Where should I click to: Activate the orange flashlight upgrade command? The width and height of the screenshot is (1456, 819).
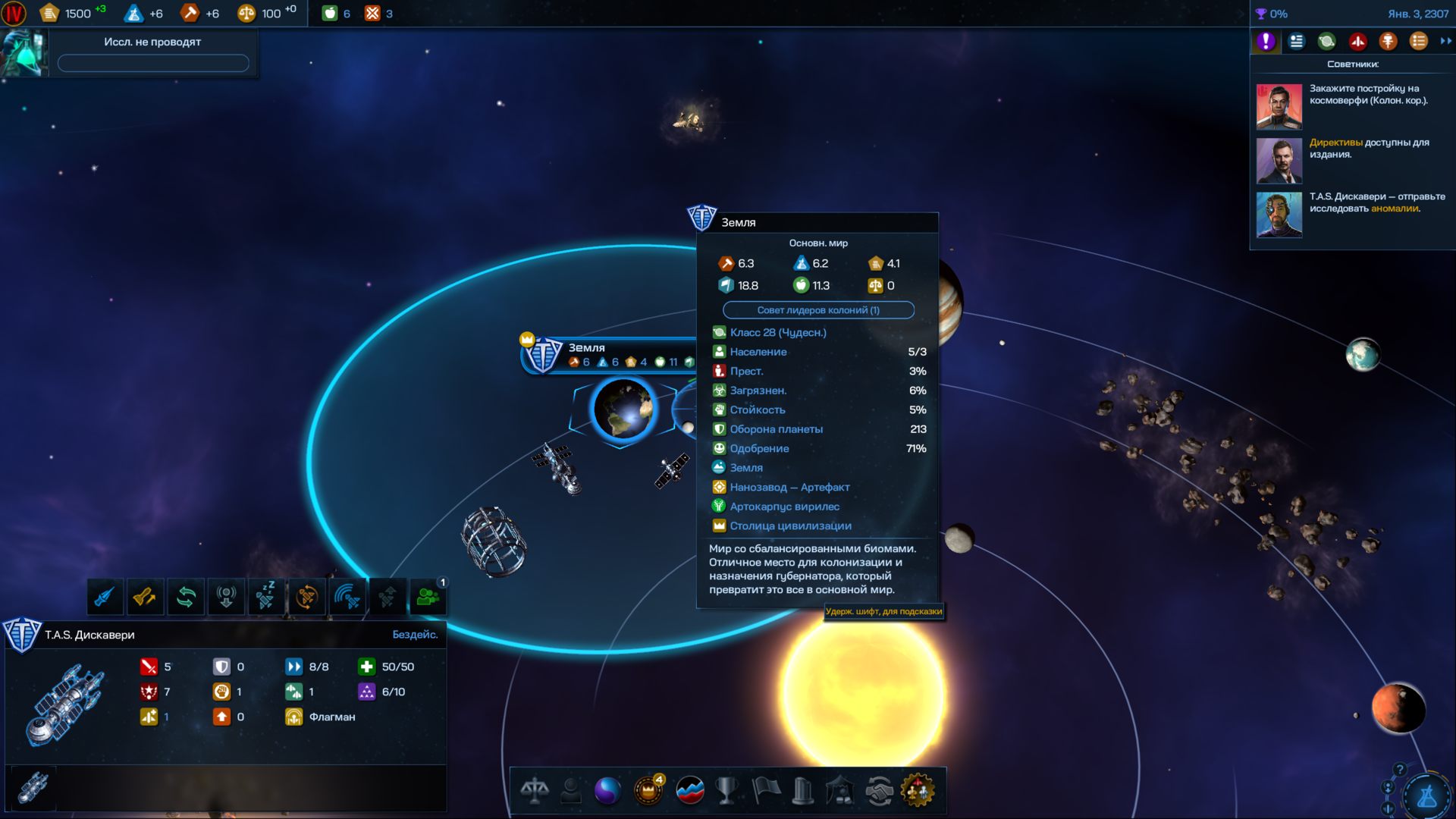click(145, 598)
